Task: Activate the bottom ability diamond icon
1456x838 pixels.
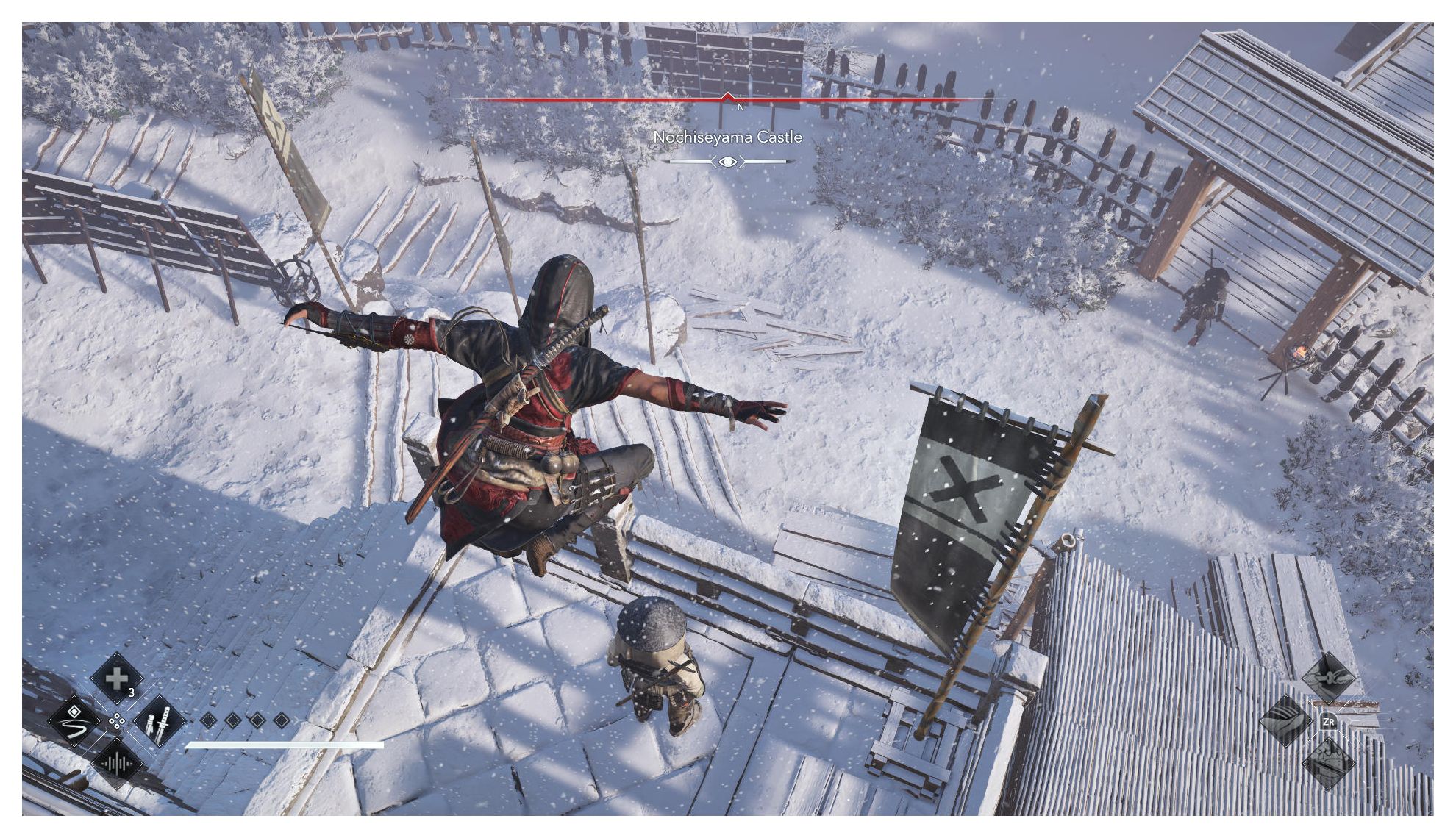Action: (1328, 764)
